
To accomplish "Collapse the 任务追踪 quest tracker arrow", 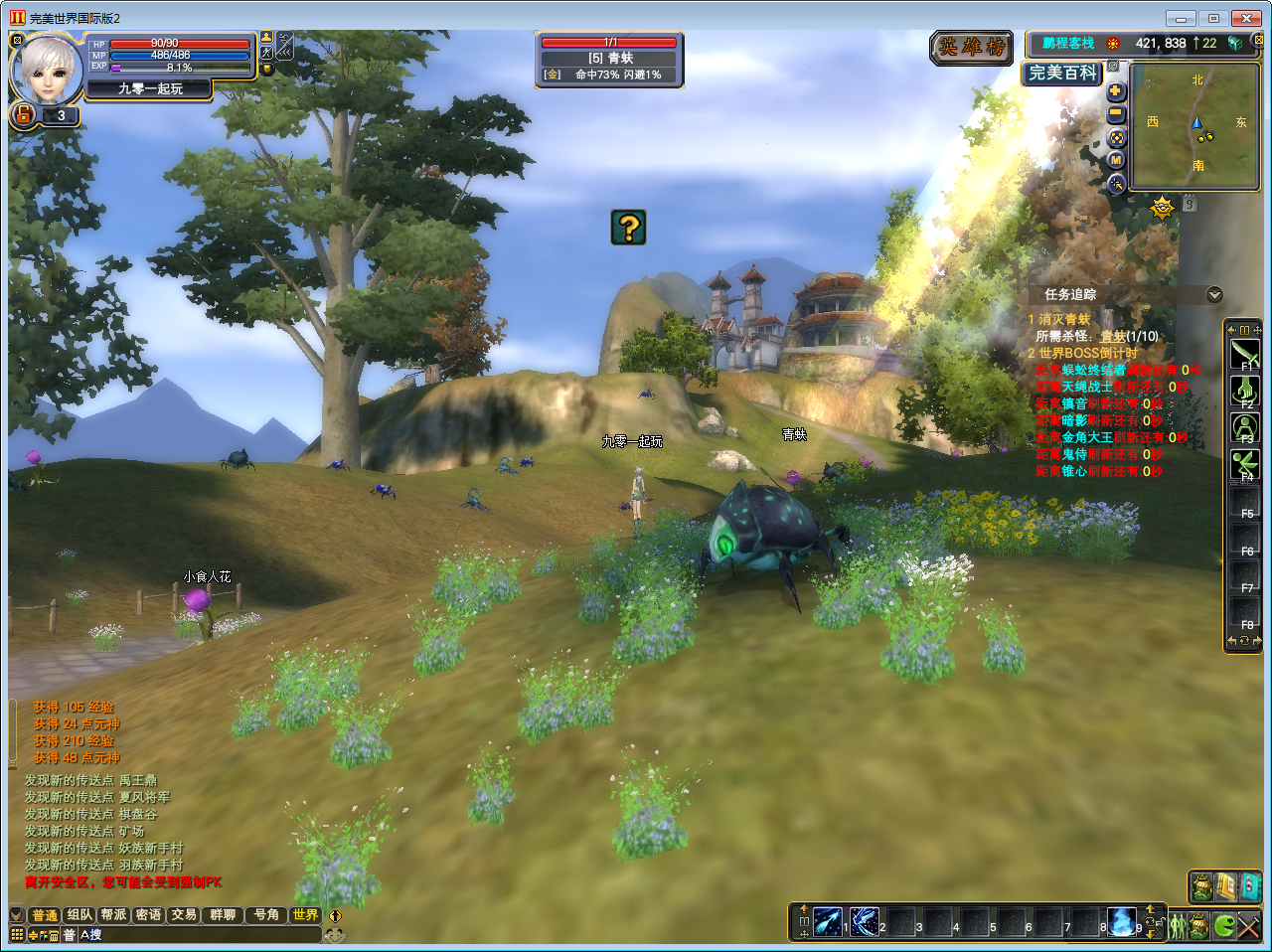I will tap(1214, 295).
